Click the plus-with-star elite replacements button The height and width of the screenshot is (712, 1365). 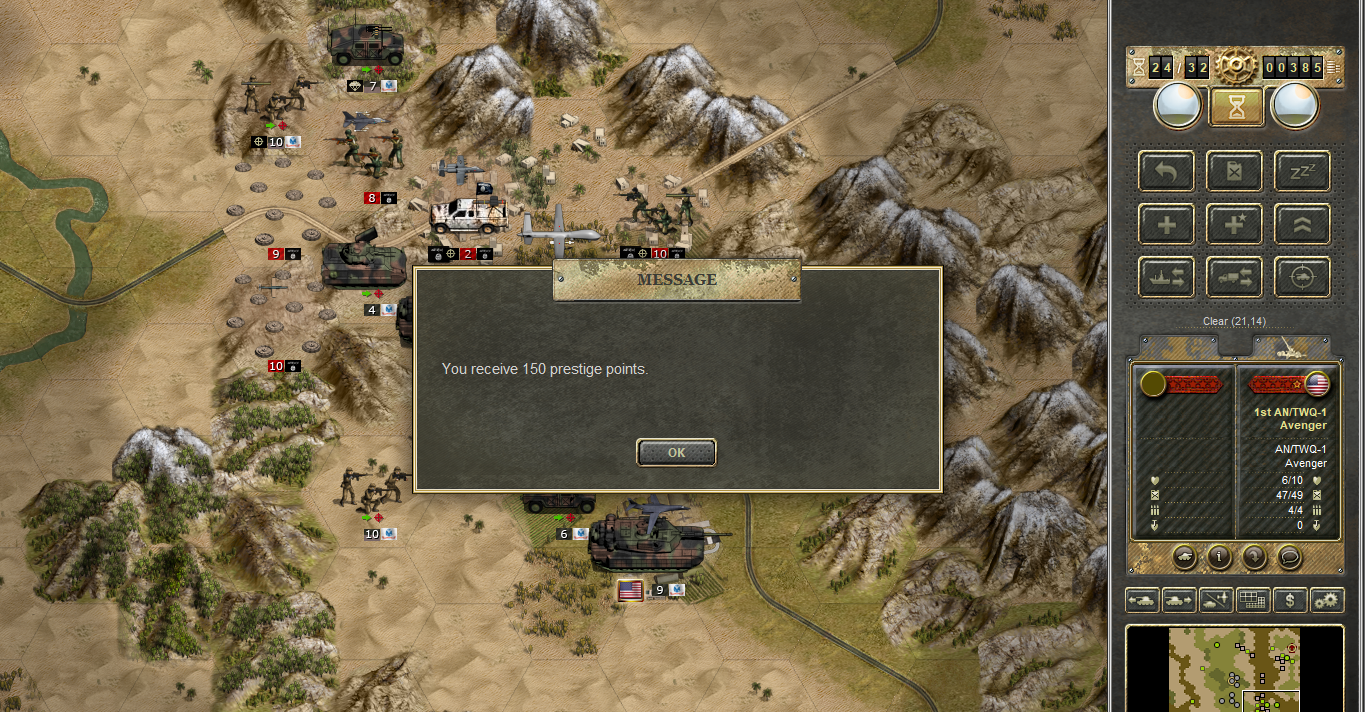pyautogui.click(x=1234, y=224)
